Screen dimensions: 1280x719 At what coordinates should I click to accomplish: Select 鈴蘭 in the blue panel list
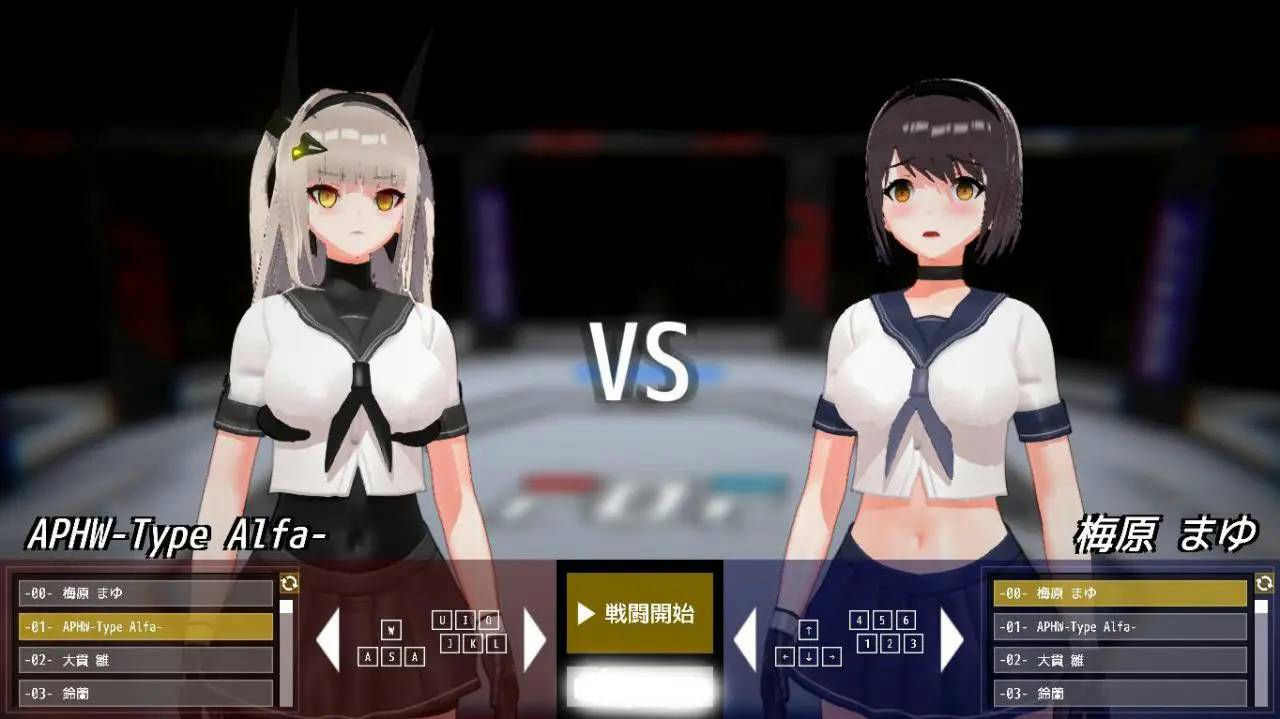(x=1120, y=693)
